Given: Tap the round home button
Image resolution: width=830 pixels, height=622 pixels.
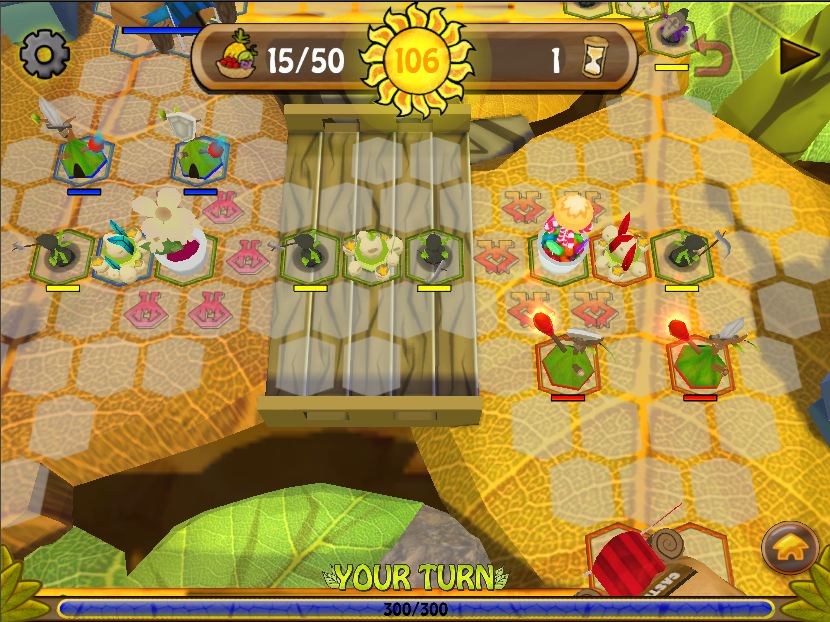Looking at the screenshot, I should 790,546.
